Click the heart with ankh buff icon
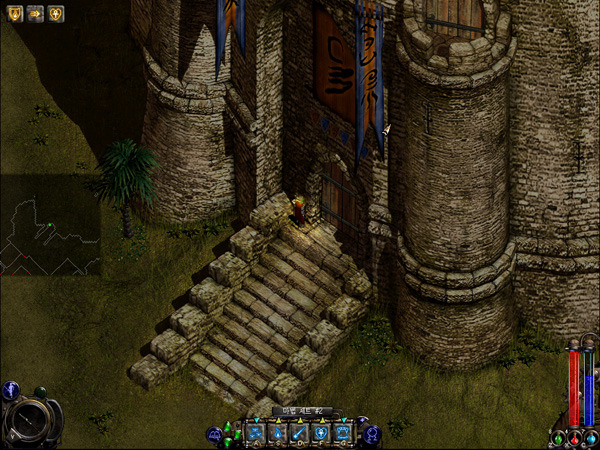The height and width of the screenshot is (450, 600). tap(56, 14)
